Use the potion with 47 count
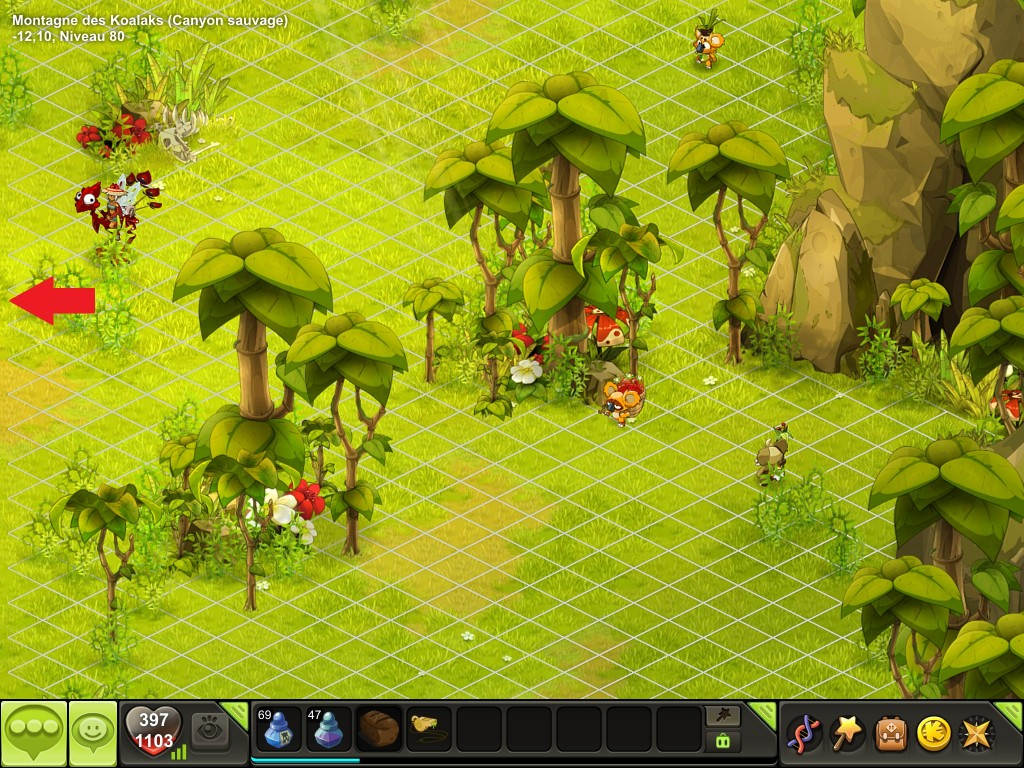The width and height of the screenshot is (1024, 768). coord(329,729)
